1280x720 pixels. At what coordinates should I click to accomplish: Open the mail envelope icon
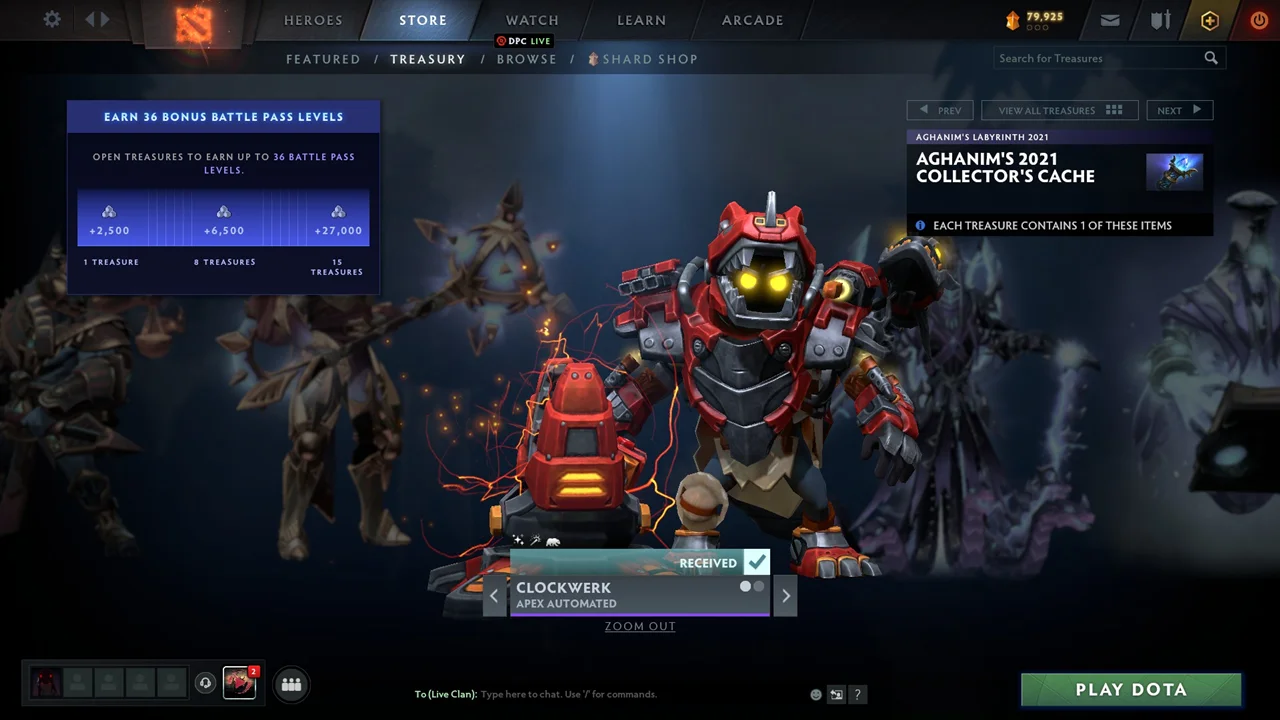1110,20
